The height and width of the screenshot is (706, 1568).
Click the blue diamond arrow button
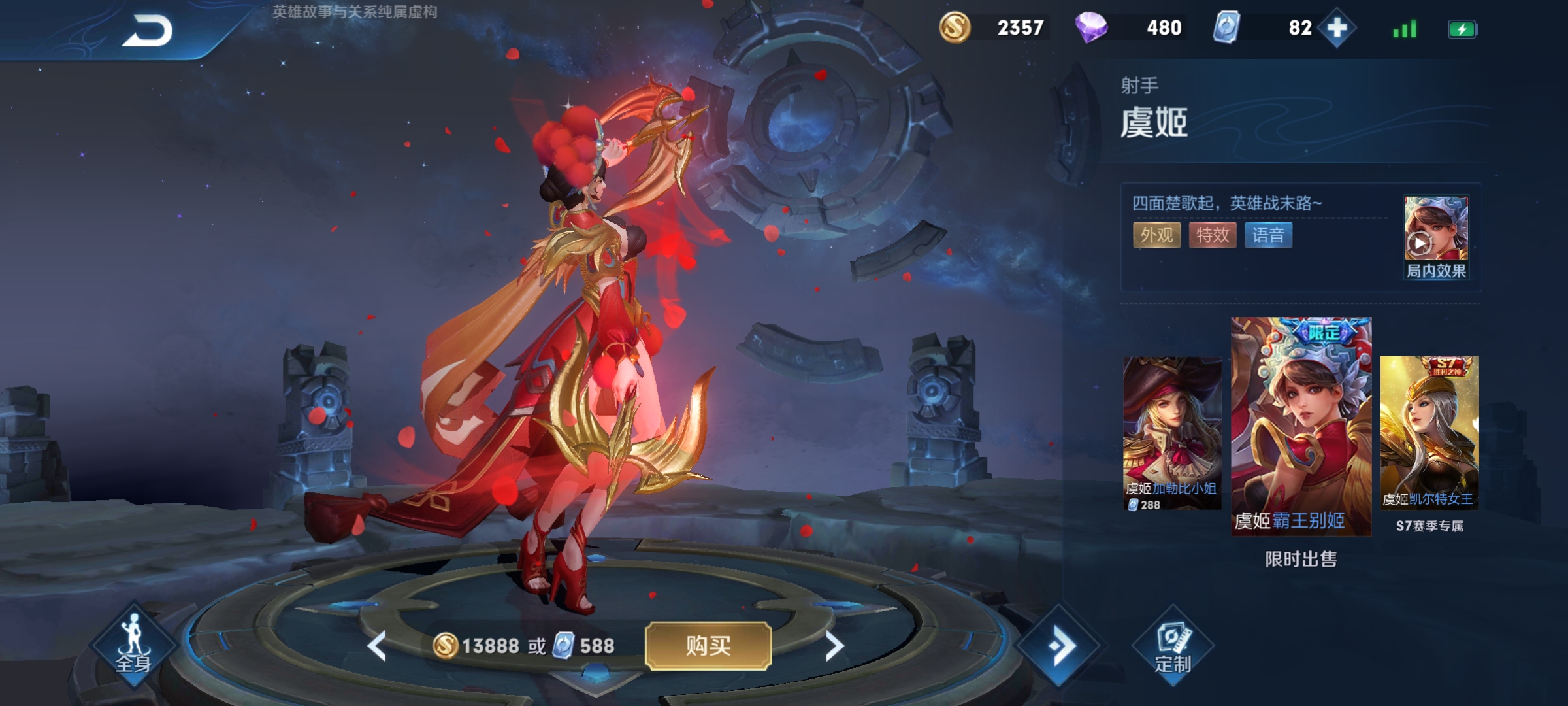1061,646
